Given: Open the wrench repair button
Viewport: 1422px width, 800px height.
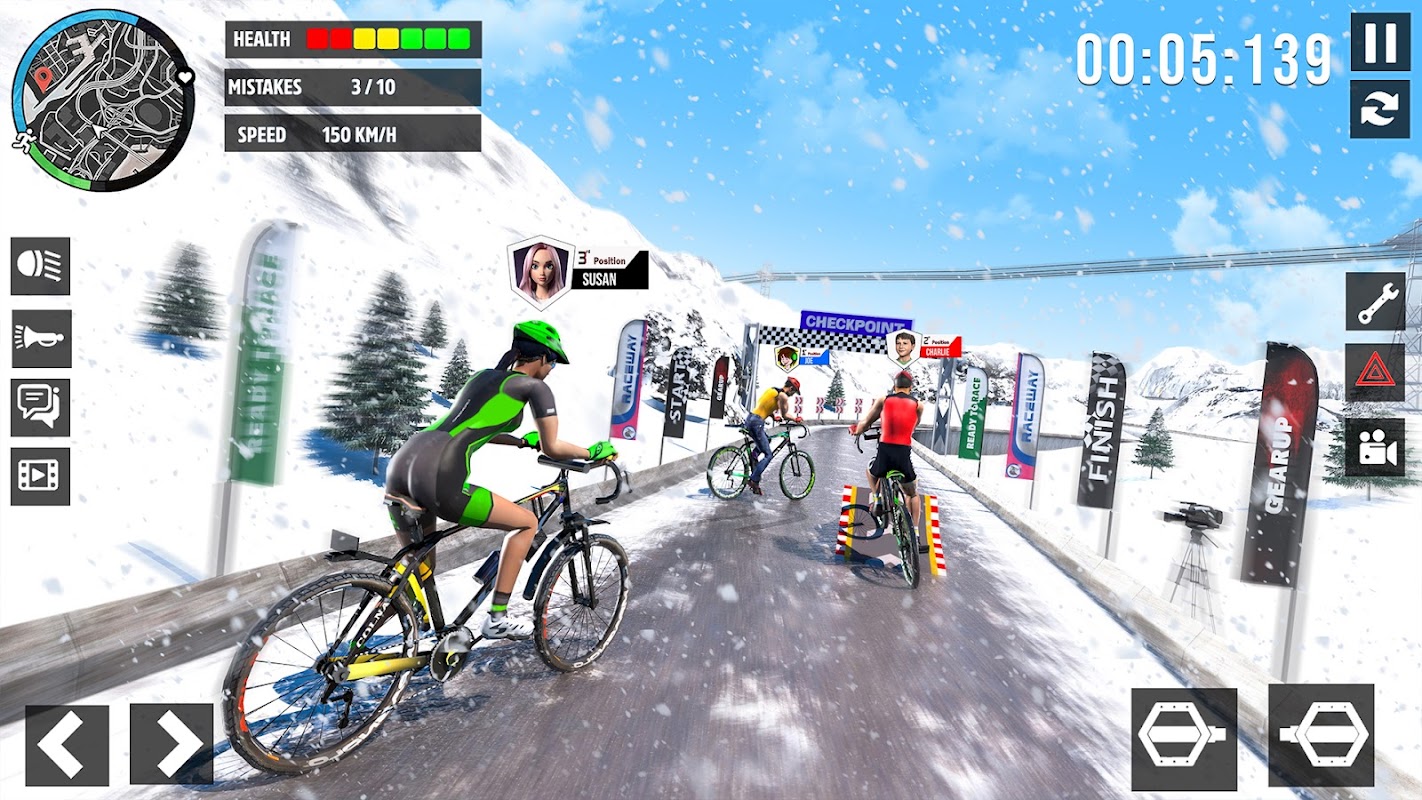Looking at the screenshot, I should tap(1375, 301).
